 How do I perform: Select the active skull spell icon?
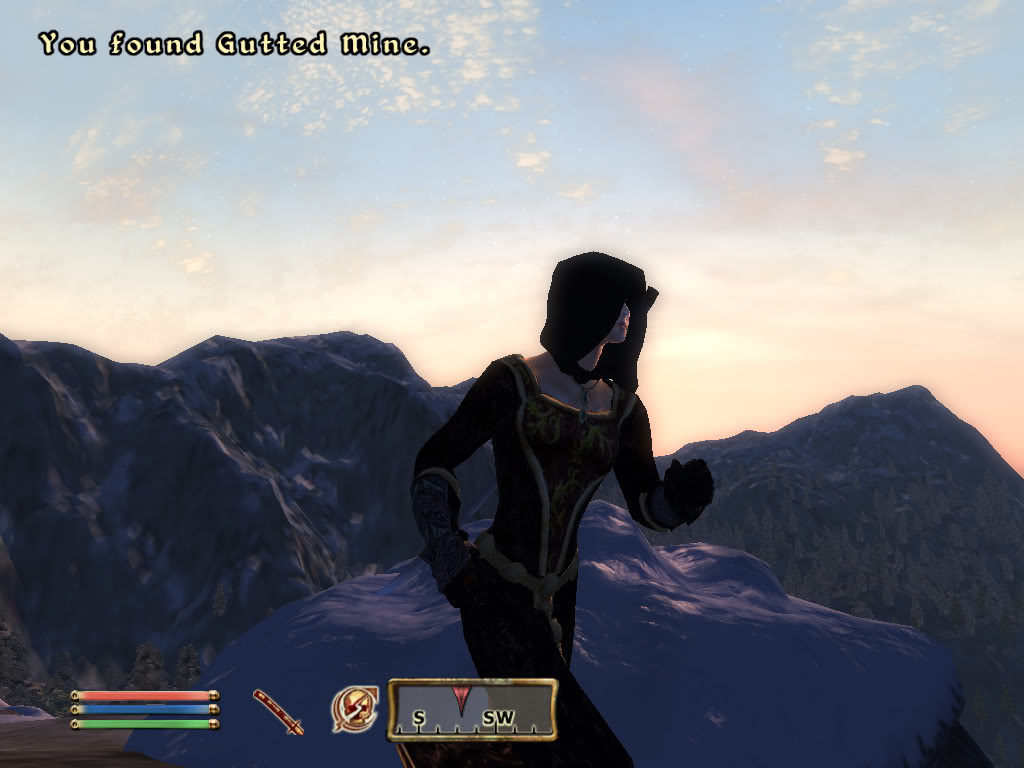click(354, 709)
